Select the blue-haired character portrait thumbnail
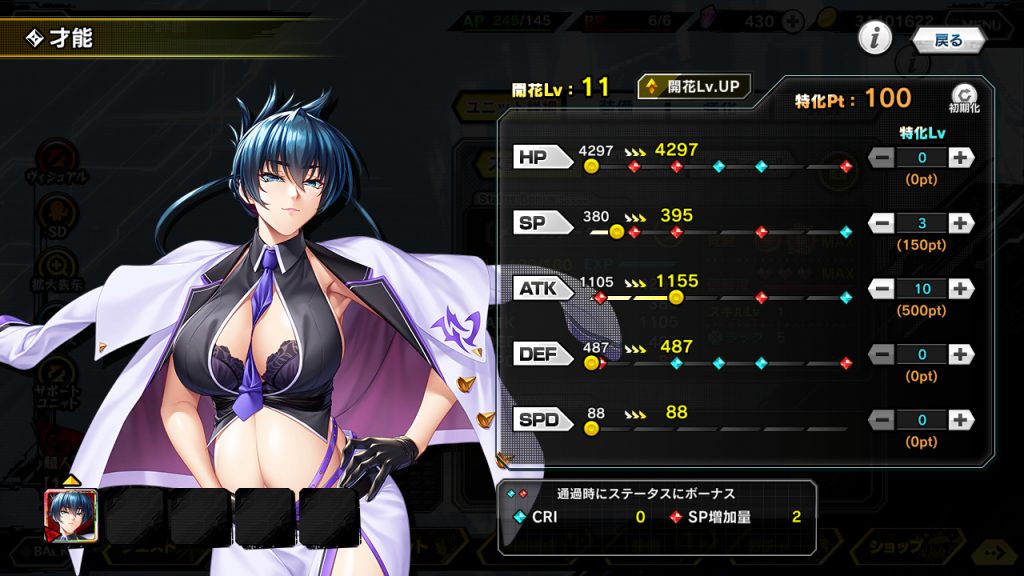The image size is (1024, 576). click(x=71, y=516)
